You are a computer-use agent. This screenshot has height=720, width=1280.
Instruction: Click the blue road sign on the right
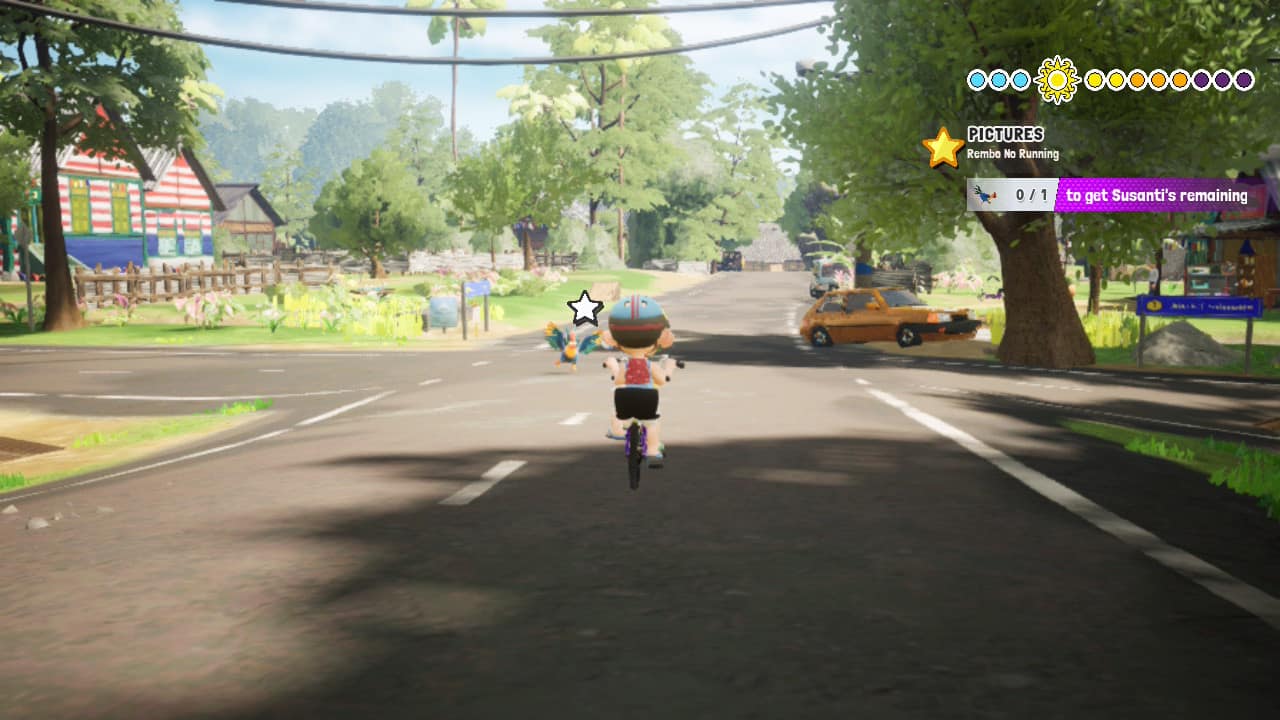1200,307
